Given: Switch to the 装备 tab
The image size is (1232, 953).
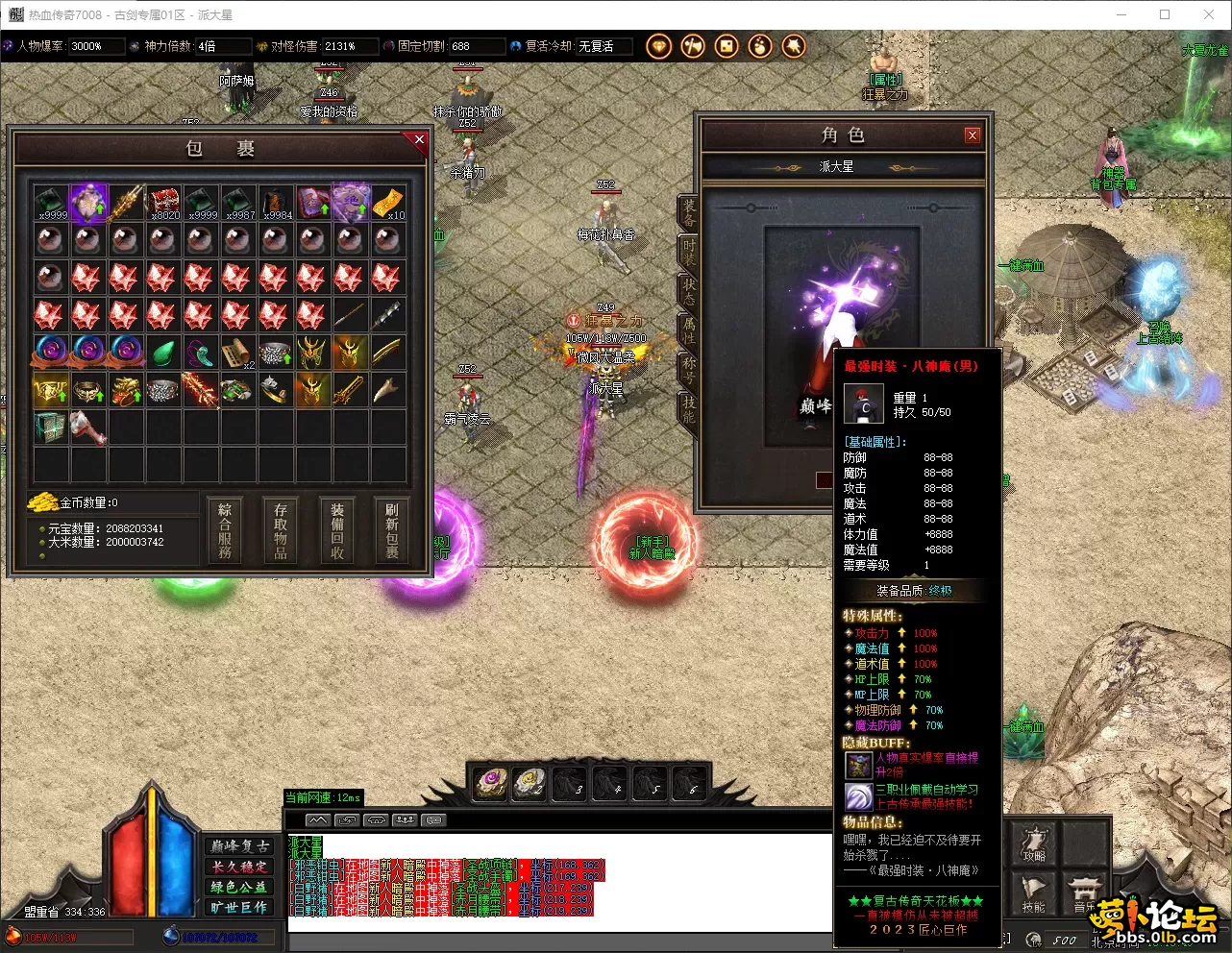Looking at the screenshot, I should pos(689,212).
